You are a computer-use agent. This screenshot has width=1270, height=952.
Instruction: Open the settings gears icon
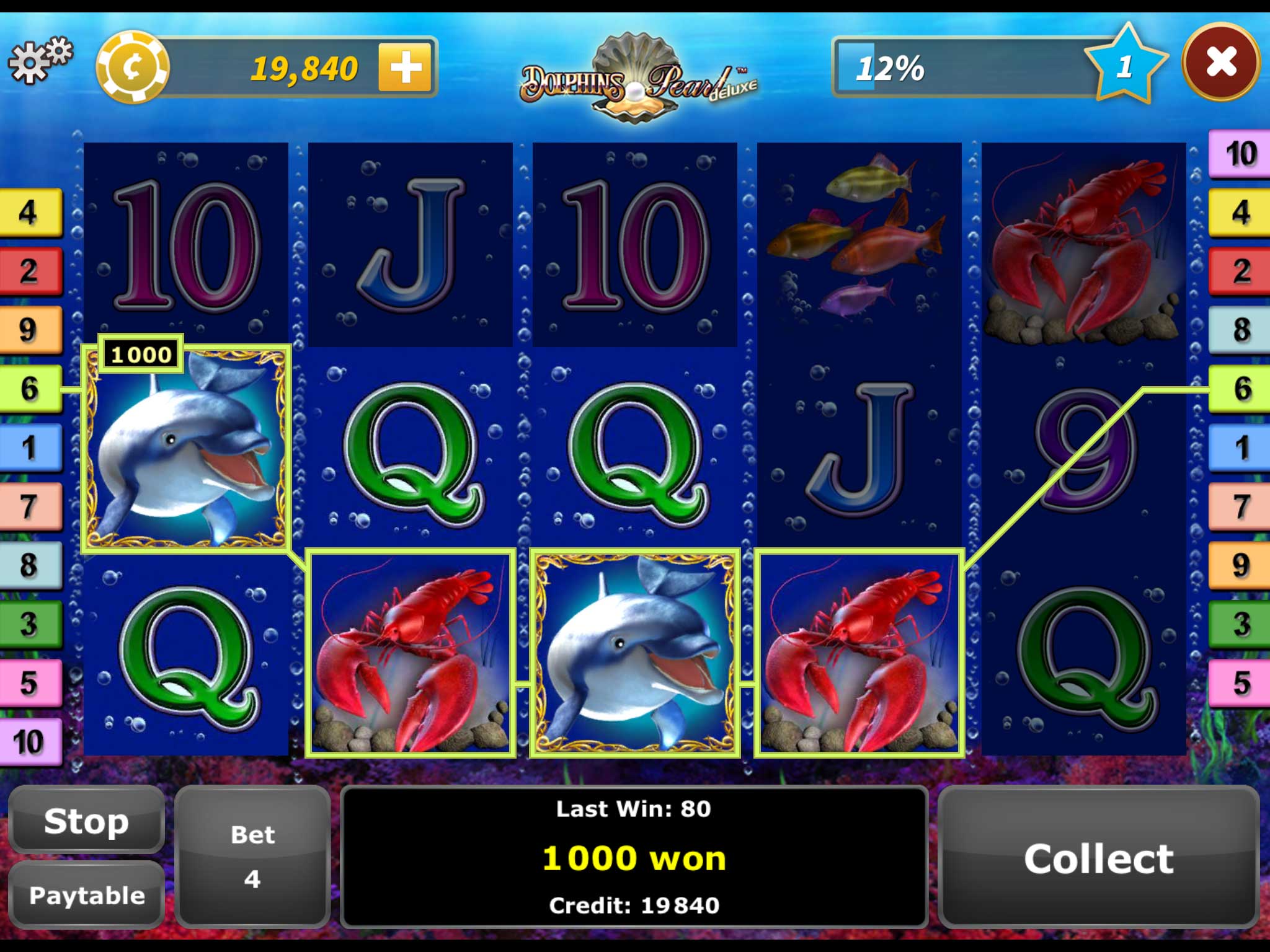pyautogui.click(x=39, y=60)
